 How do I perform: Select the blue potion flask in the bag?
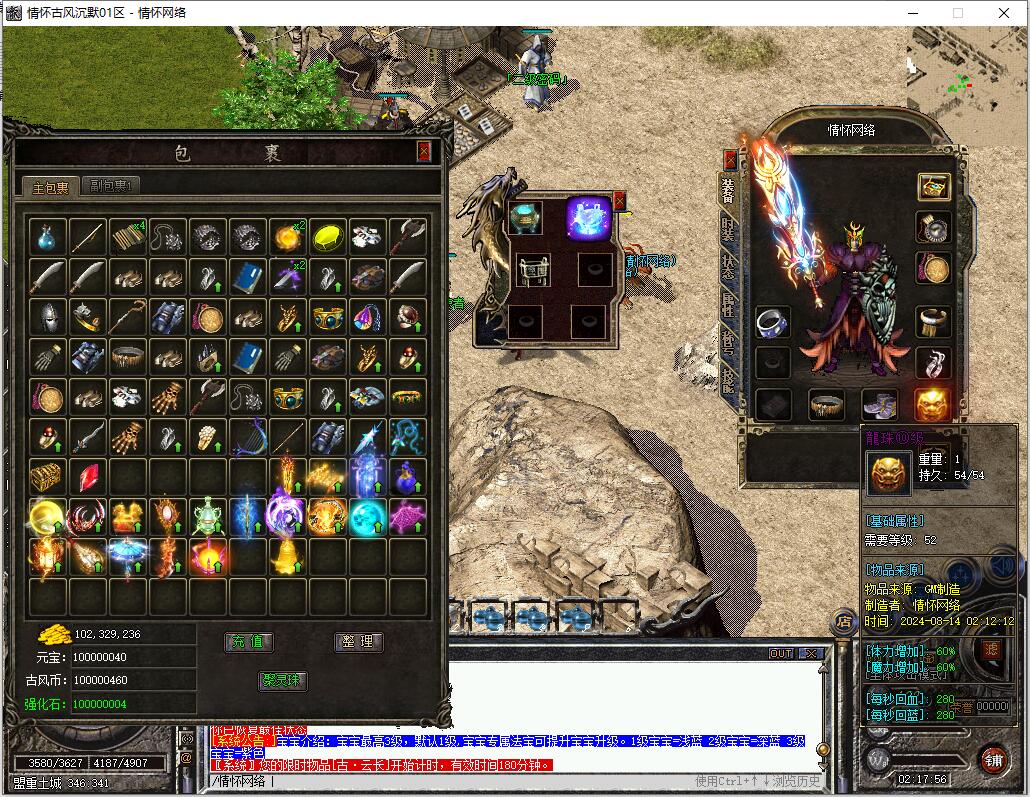click(x=47, y=237)
